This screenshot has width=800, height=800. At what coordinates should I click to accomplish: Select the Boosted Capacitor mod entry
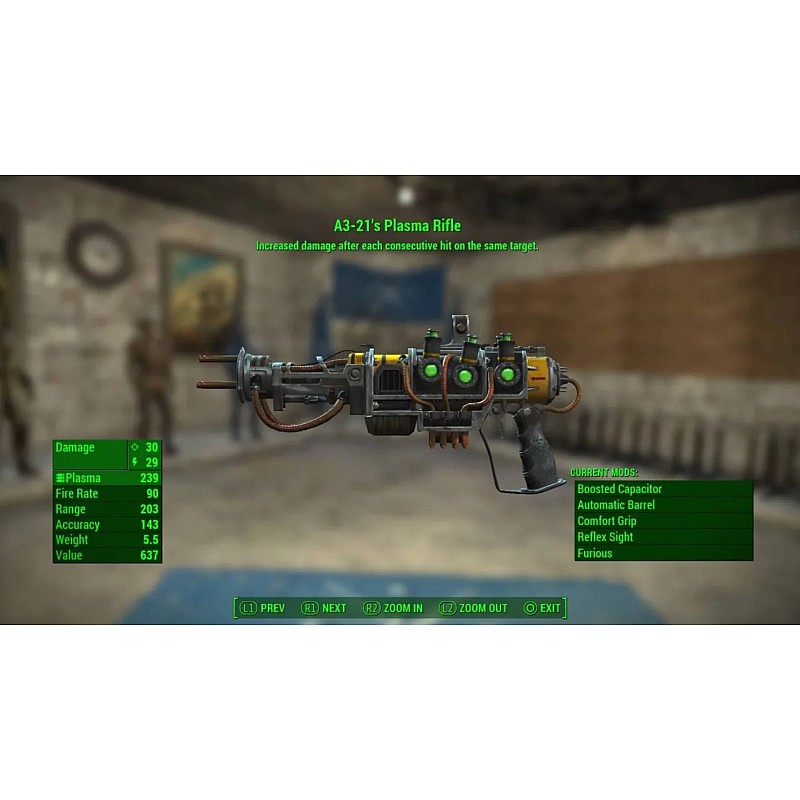click(662, 489)
